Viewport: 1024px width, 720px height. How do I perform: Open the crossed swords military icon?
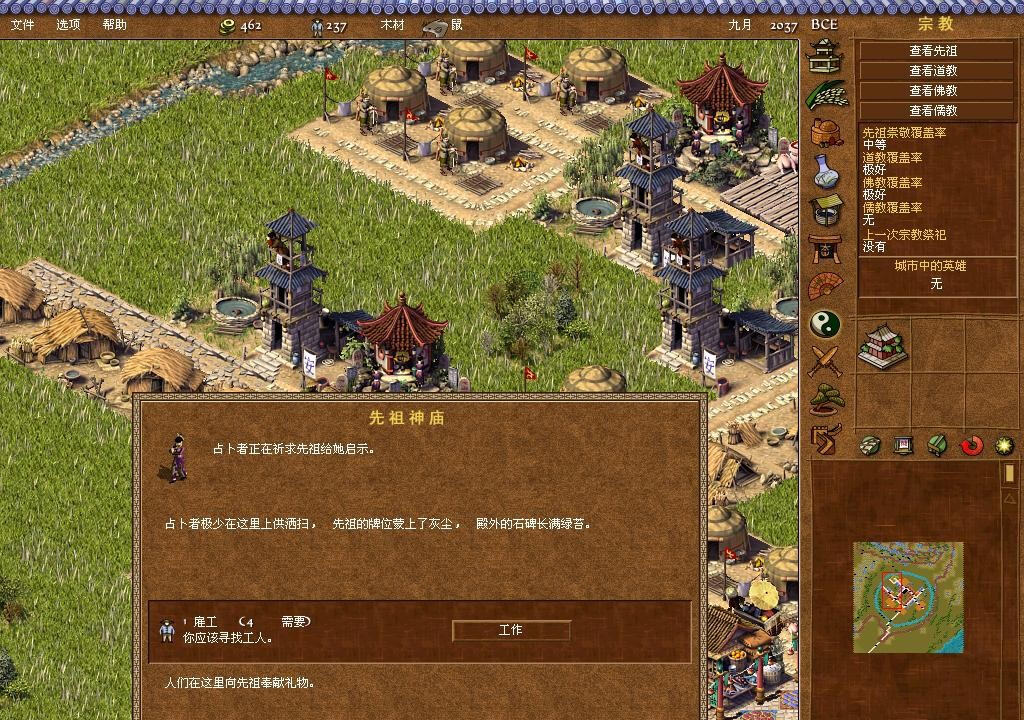point(825,361)
